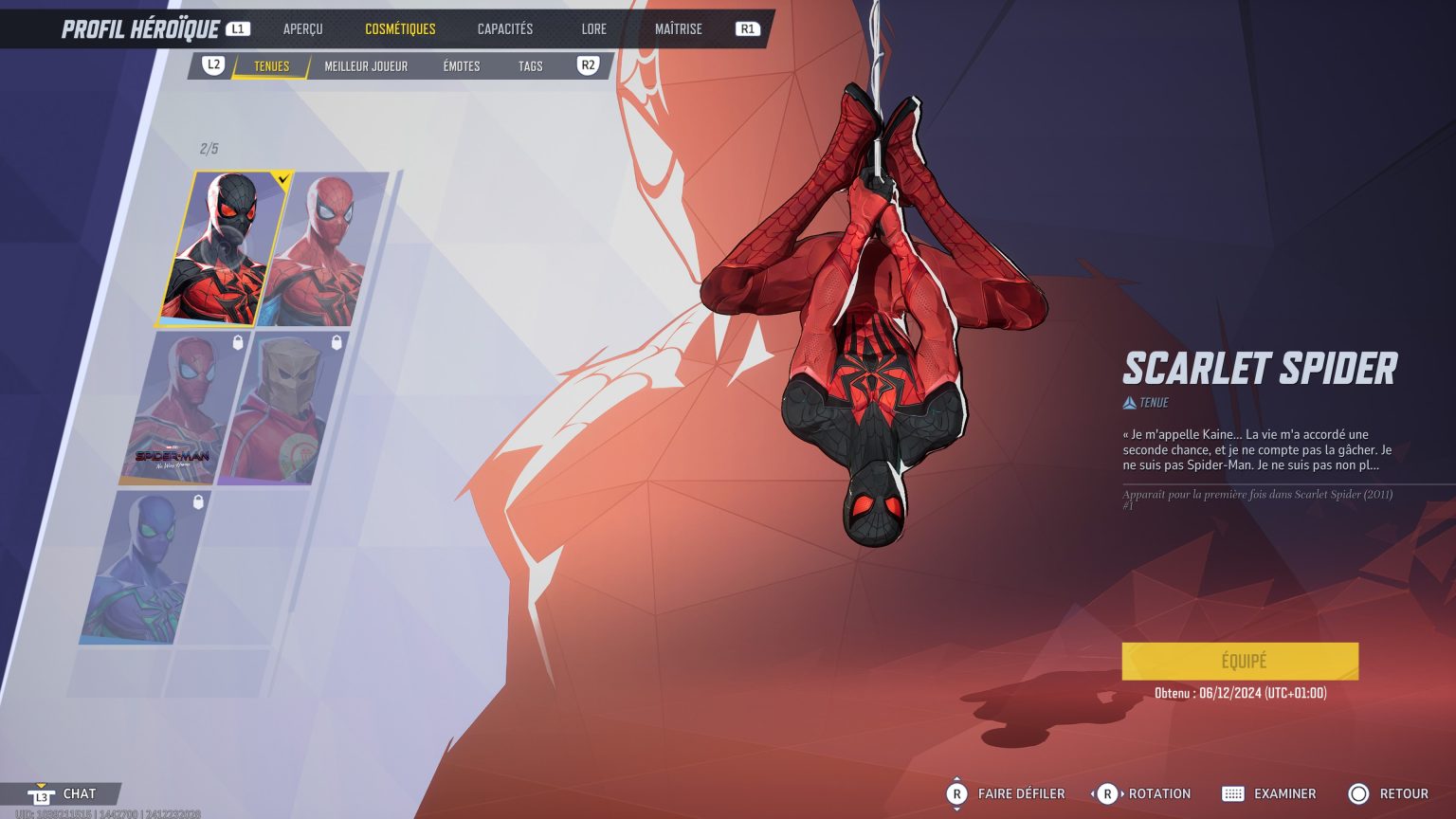The height and width of the screenshot is (819, 1456).
Task: Select the Émotes category
Action: pos(462,66)
